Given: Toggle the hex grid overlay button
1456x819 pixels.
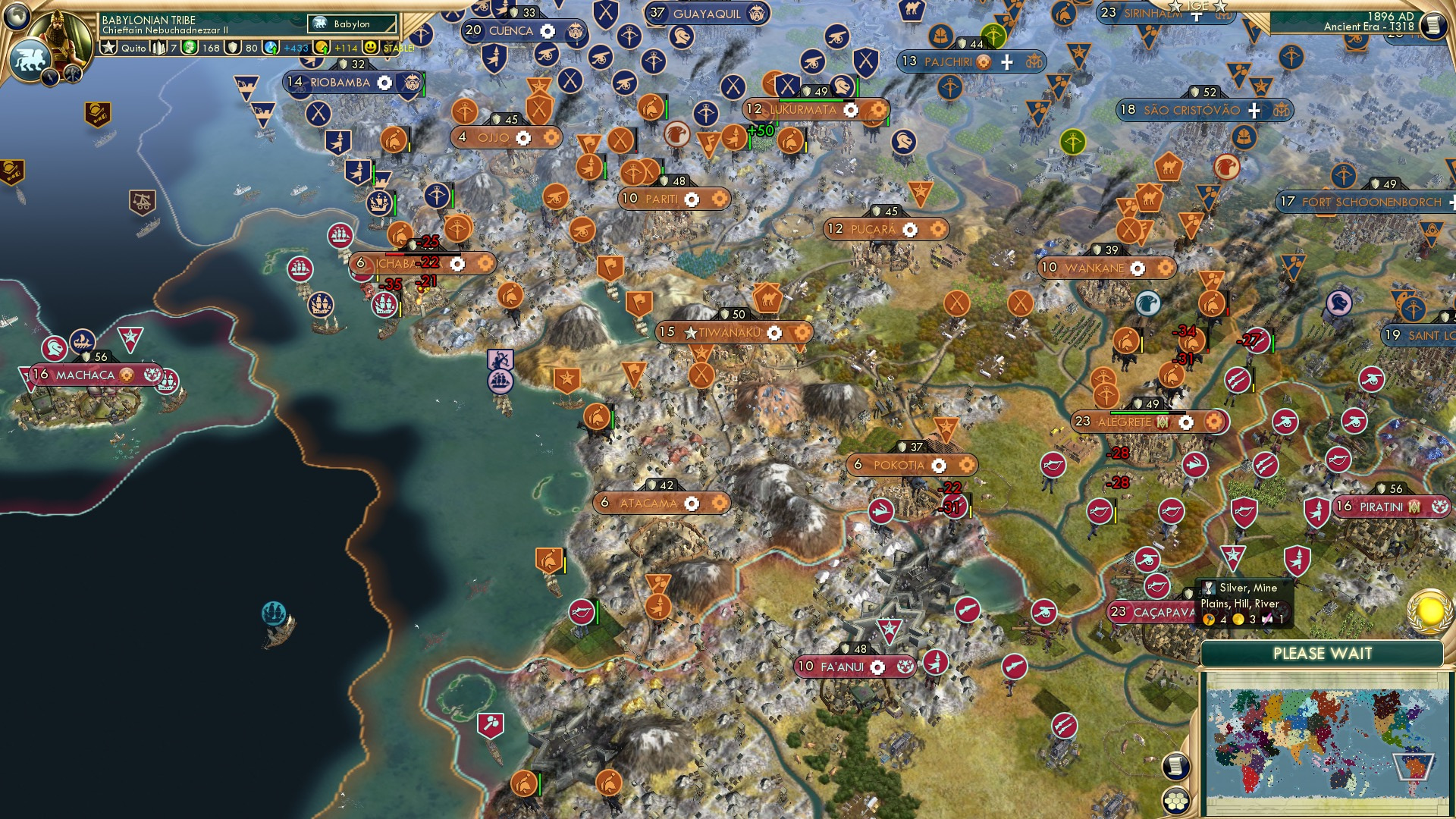Looking at the screenshot, I should [x=1177, y=802].
